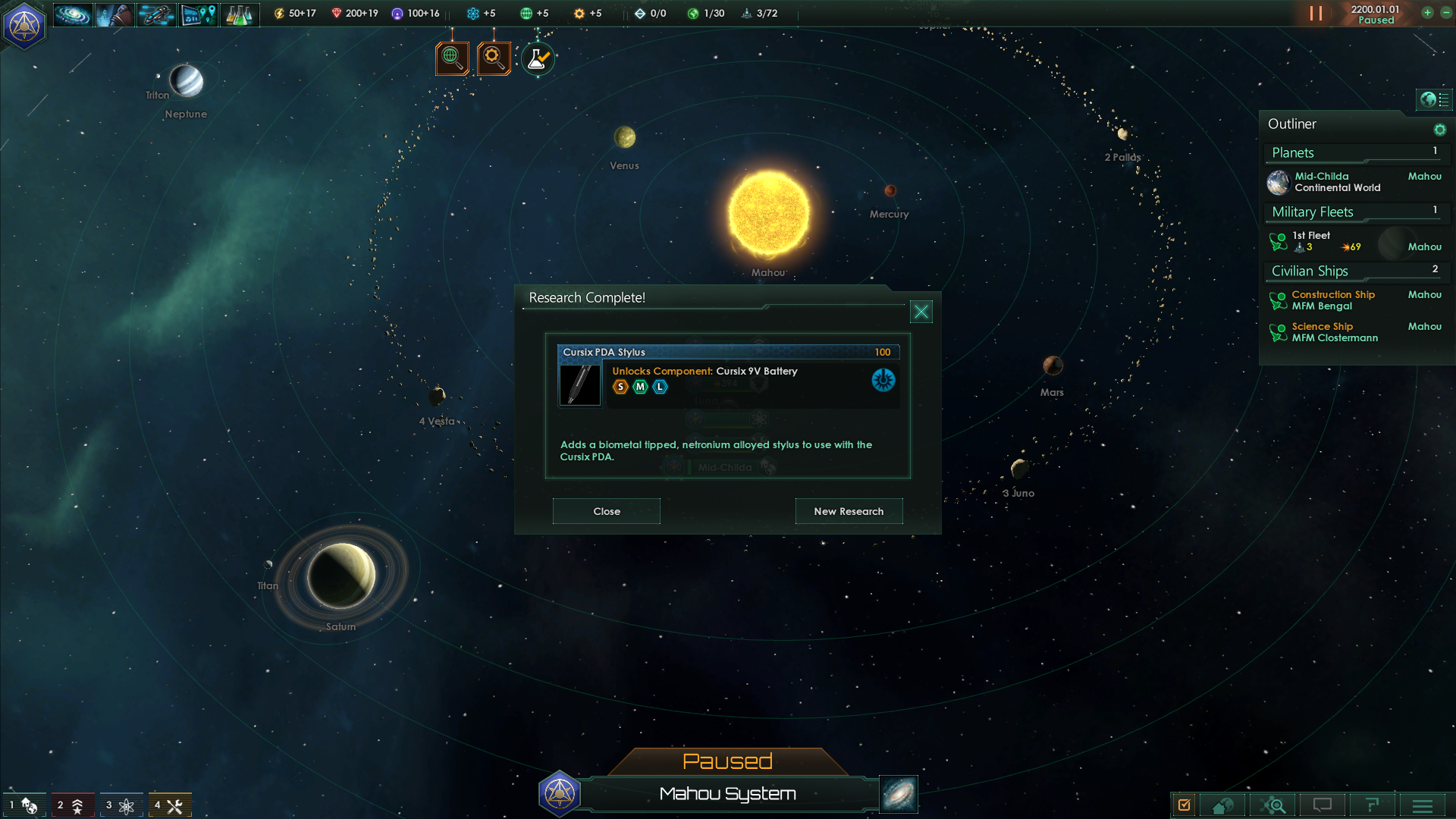Open the main menu hamburger button
The height and width of the screenshot is (819, 1456).
tap(1422, 805)
